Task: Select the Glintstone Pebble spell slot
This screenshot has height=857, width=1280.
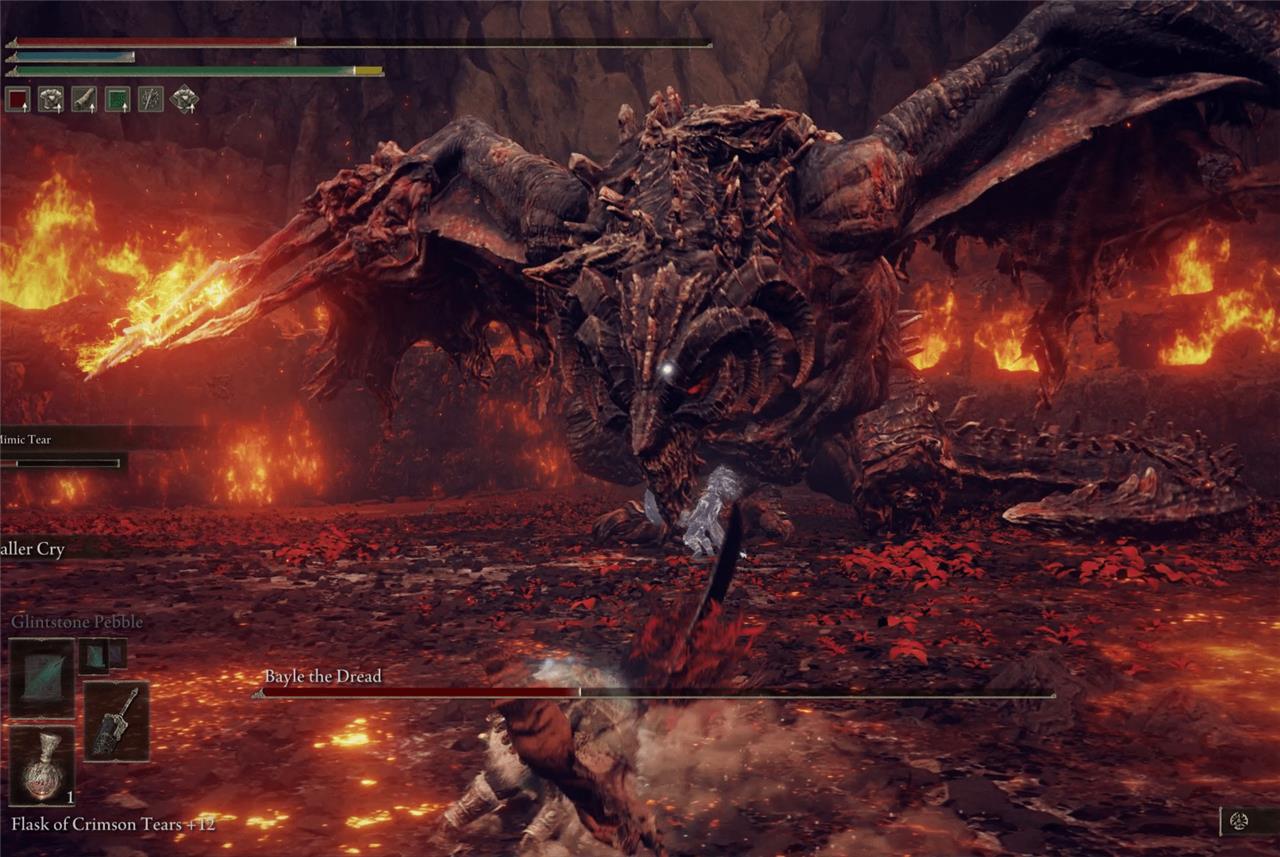Action: click(42, 677)
